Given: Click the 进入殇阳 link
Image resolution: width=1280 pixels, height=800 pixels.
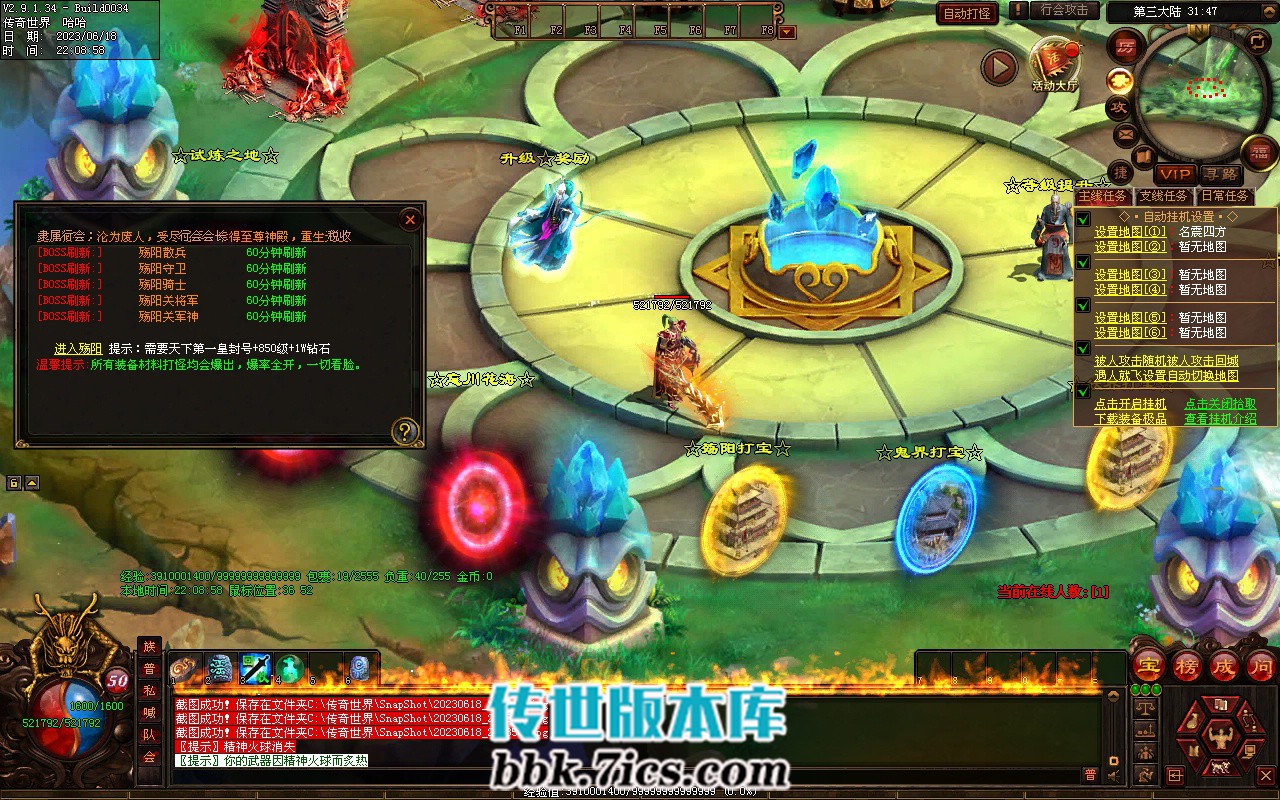Looking at the screenshot, I should point(79,349).
